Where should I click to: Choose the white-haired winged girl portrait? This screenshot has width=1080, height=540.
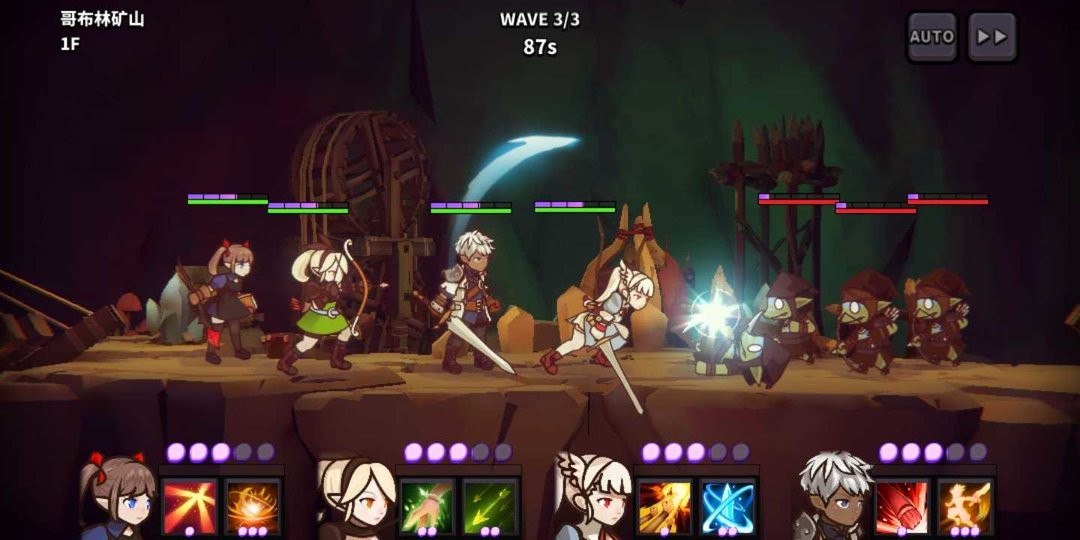(x=592, y=498)
